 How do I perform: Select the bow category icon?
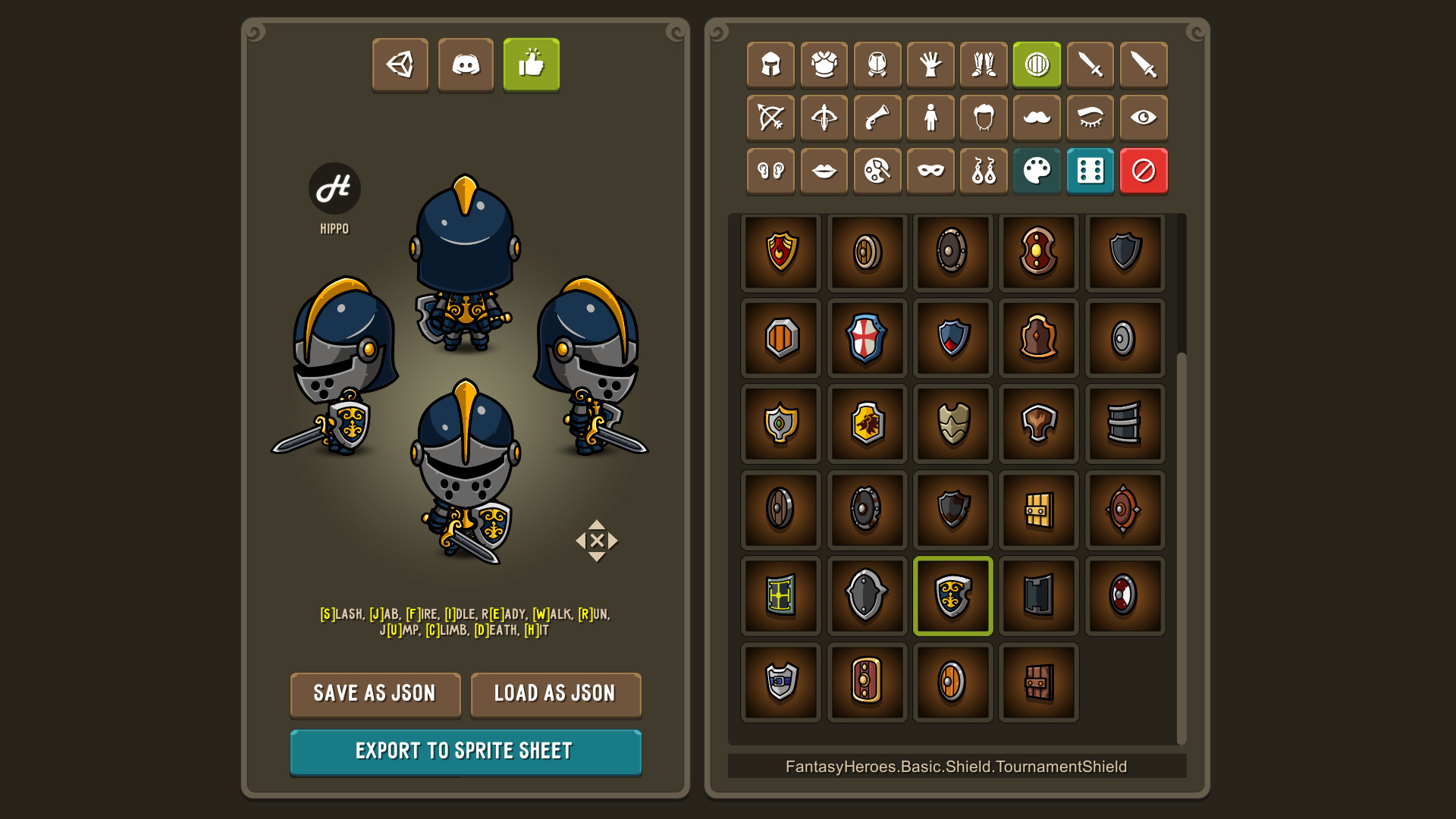tap(770, 118)
